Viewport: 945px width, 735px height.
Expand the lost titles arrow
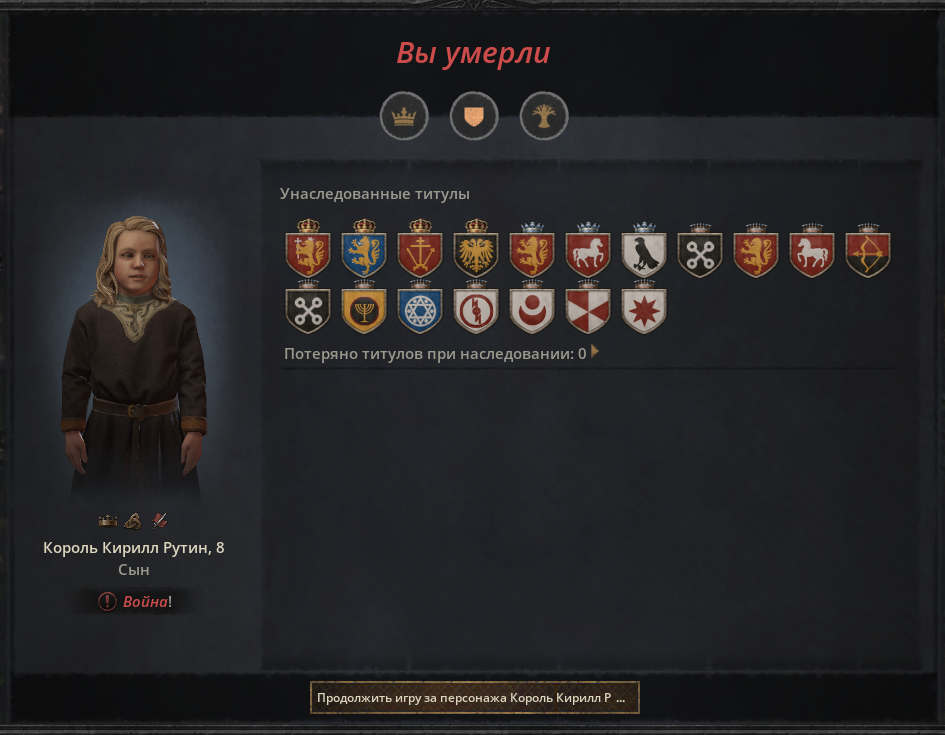click(596, 352)
